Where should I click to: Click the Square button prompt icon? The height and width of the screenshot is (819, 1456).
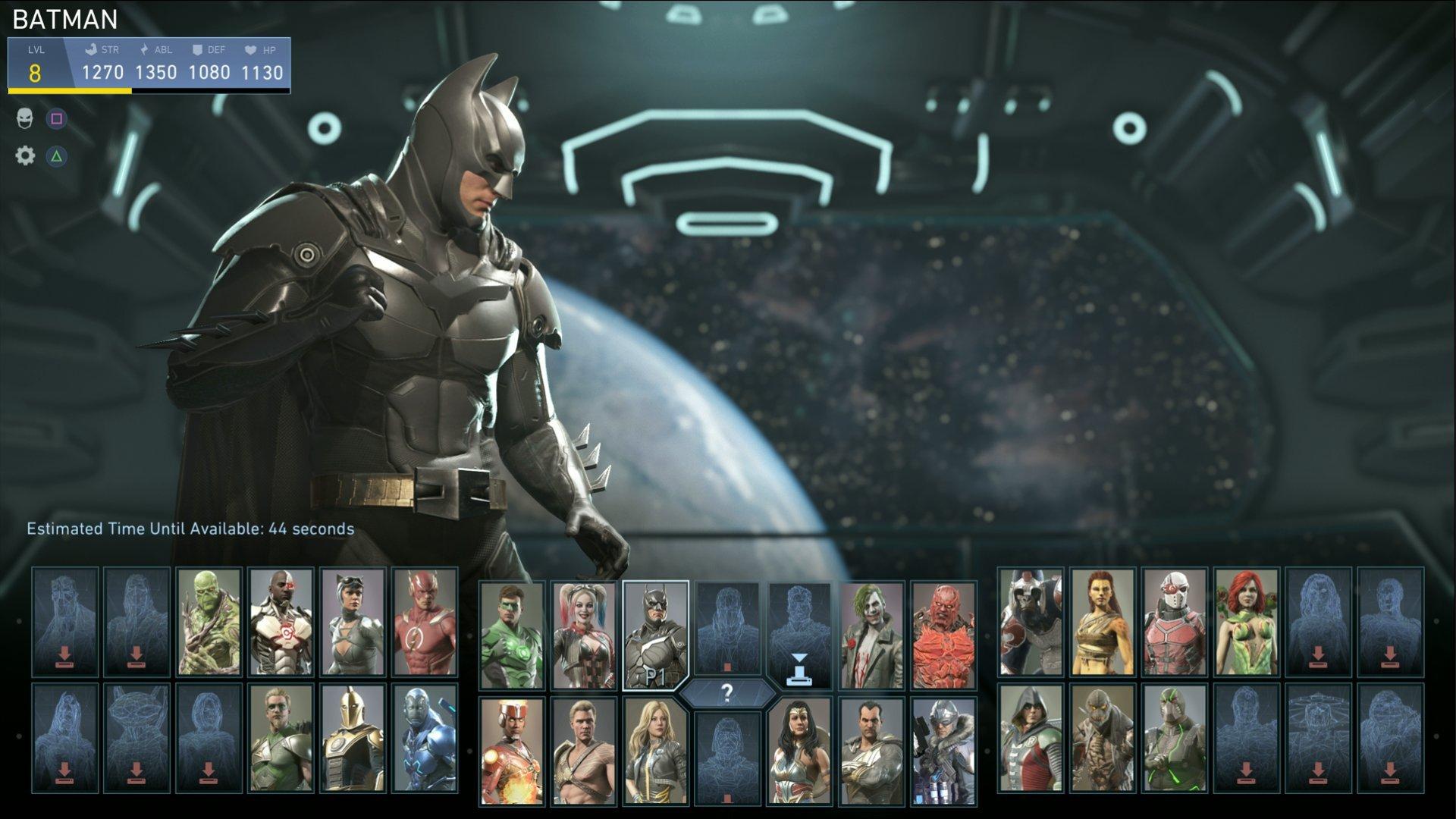[58, 119]
